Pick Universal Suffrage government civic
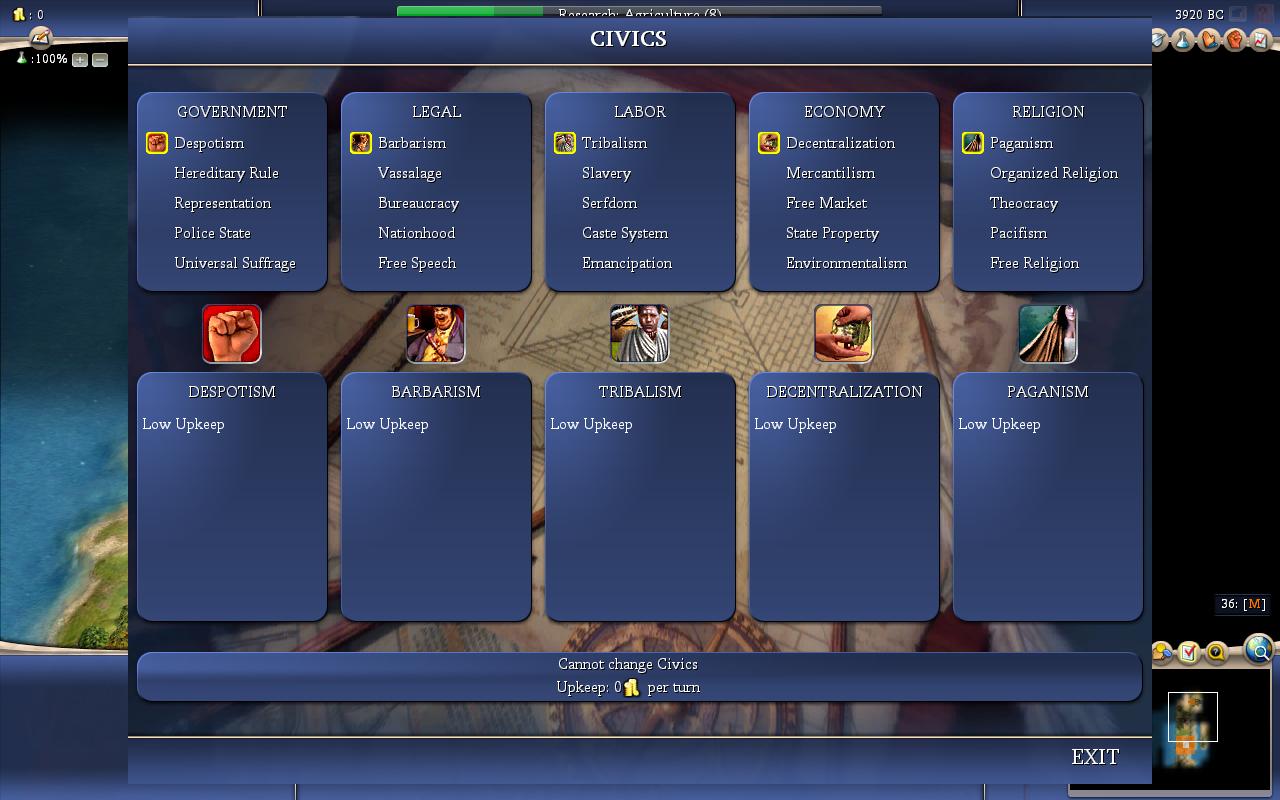The width and height of the screenshot is (1280, 800). (x=234, y=263)
